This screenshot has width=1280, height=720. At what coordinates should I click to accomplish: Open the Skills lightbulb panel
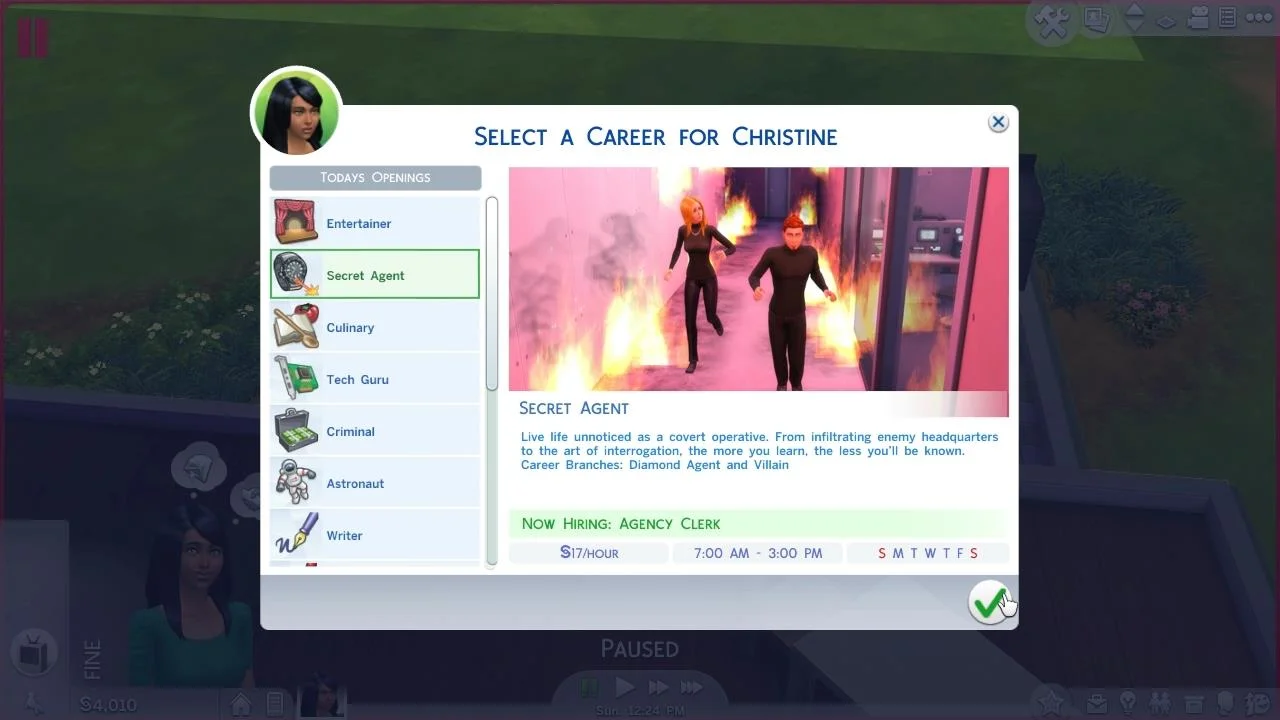(1128, 702)
